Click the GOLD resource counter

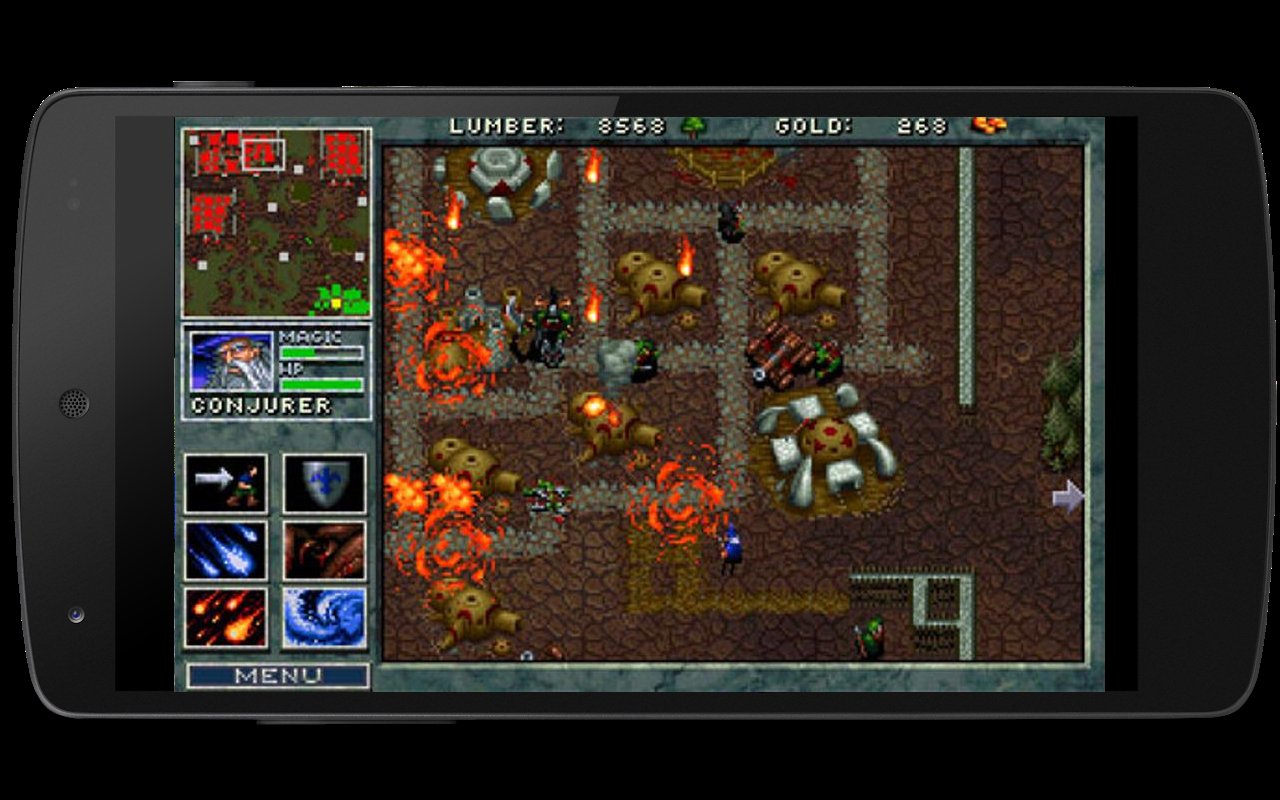858,126
